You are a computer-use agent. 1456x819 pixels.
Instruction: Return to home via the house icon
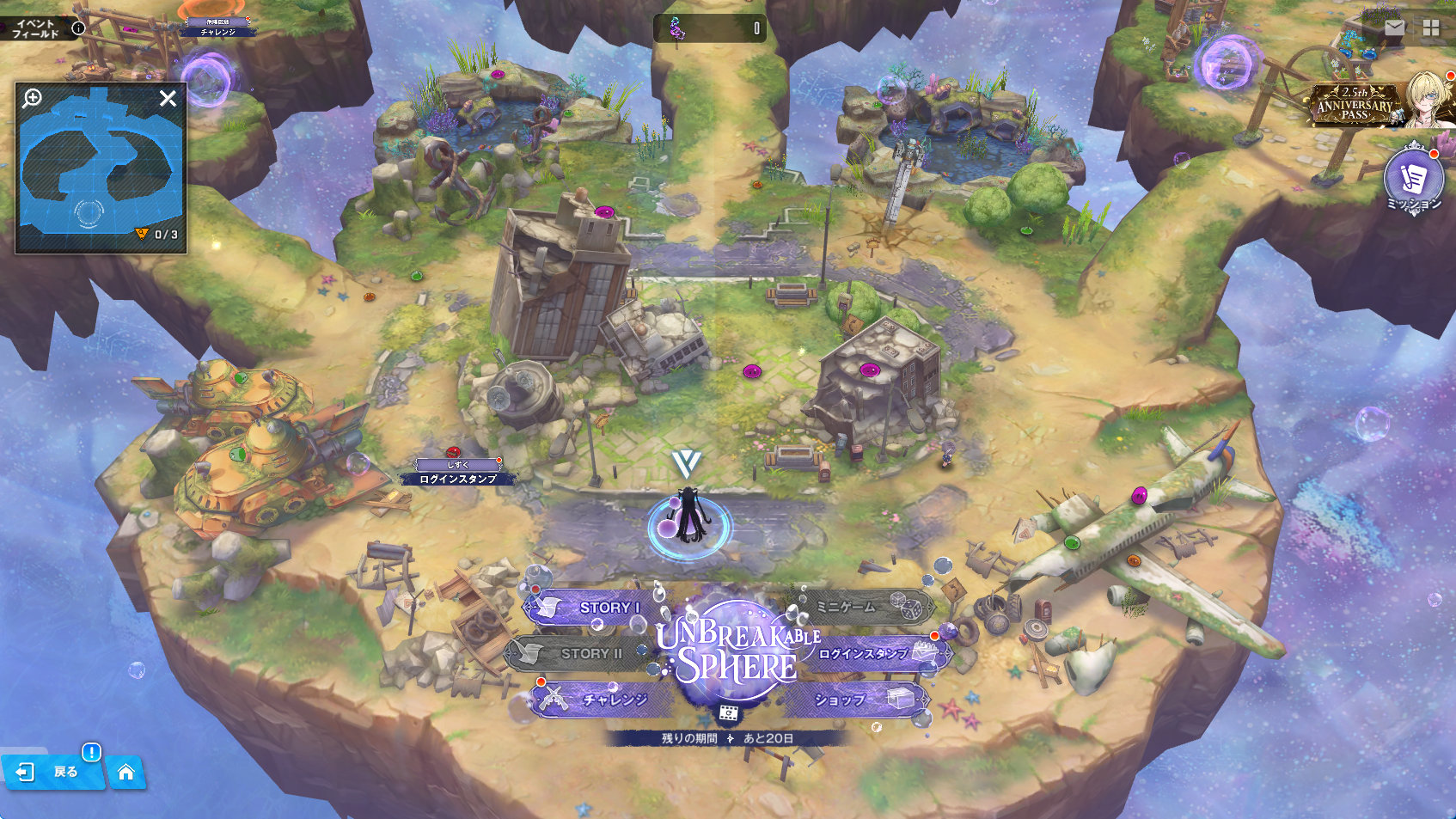[125, 772]
